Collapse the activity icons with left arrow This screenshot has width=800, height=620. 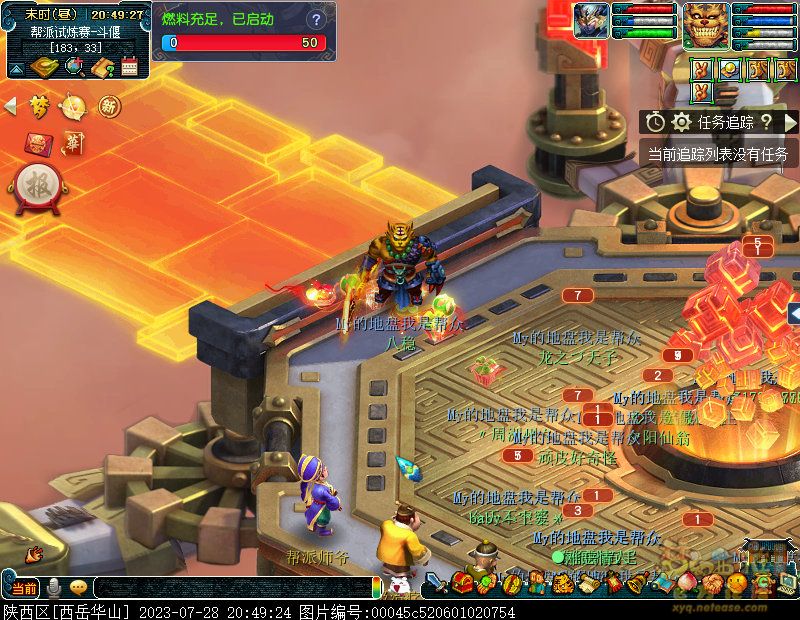(x=11, y=106)
